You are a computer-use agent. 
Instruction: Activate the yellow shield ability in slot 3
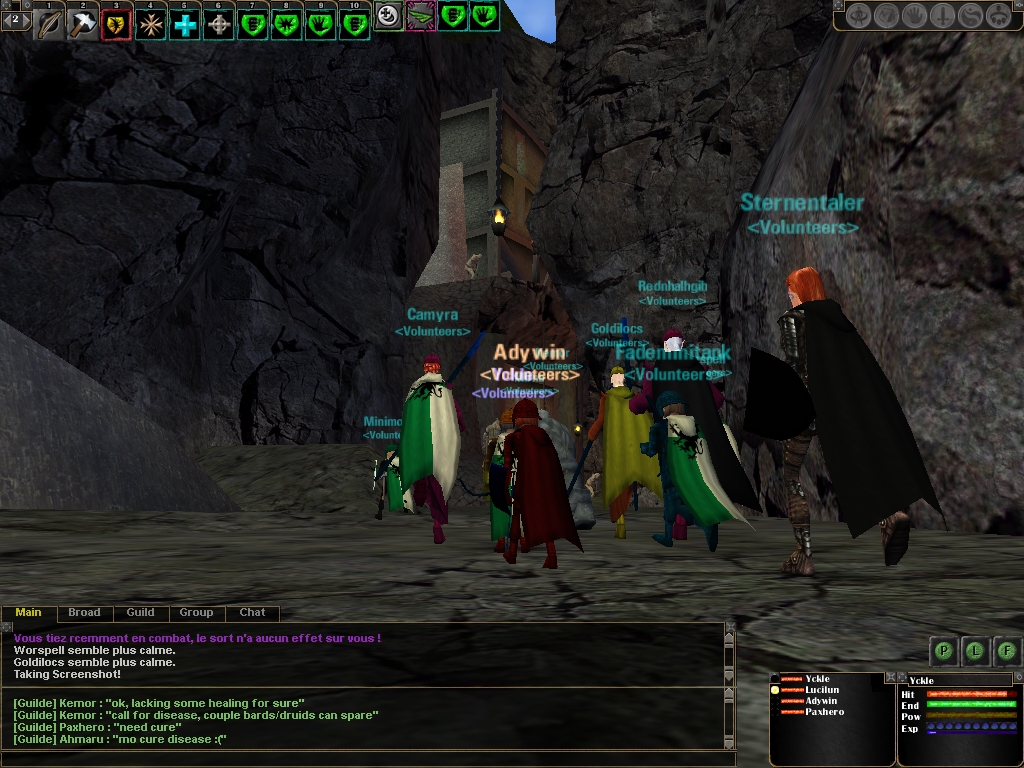(x=117, y=24)
